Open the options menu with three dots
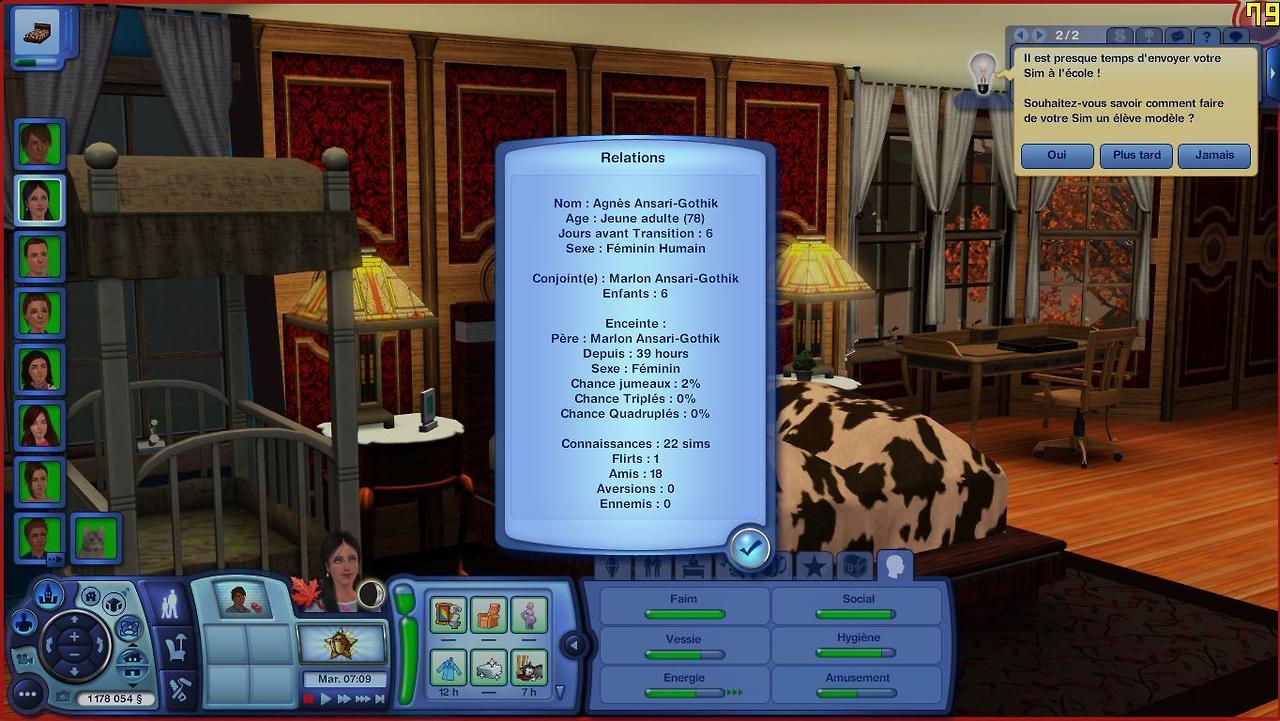 (x=26, y=694)
